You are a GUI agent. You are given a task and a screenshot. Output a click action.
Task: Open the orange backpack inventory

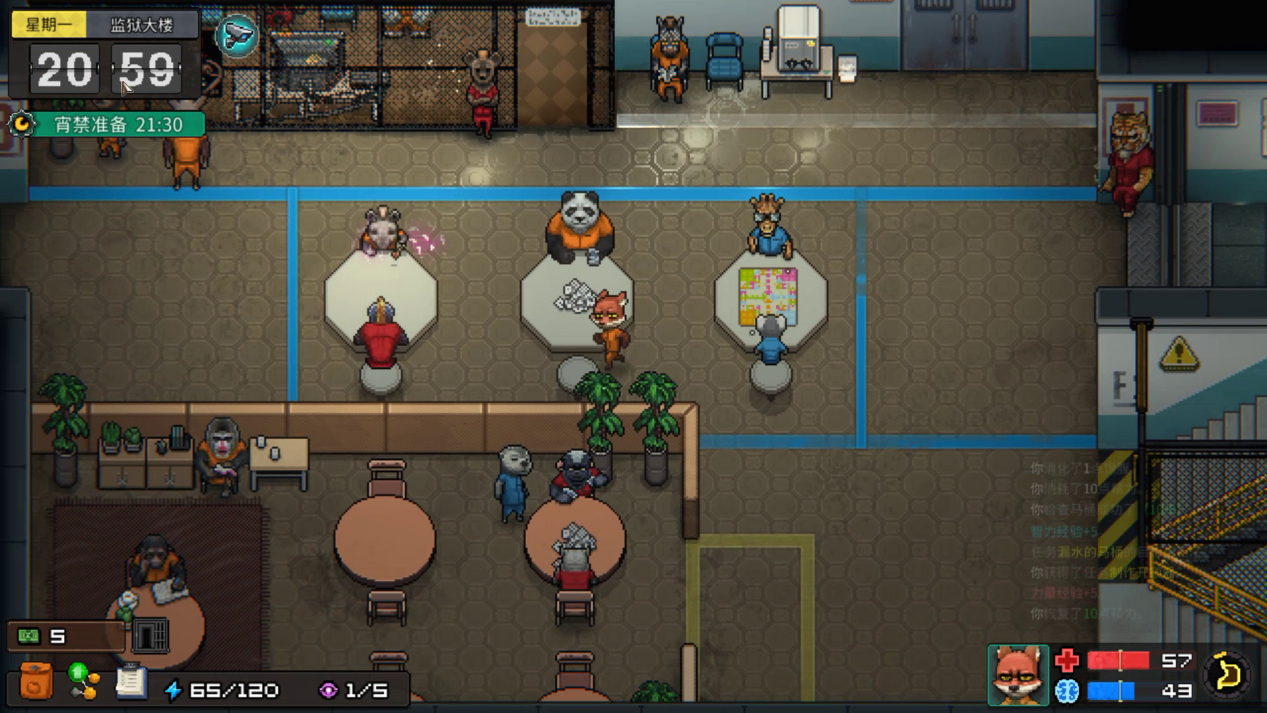pyautogui.click(x=35, y=682)
